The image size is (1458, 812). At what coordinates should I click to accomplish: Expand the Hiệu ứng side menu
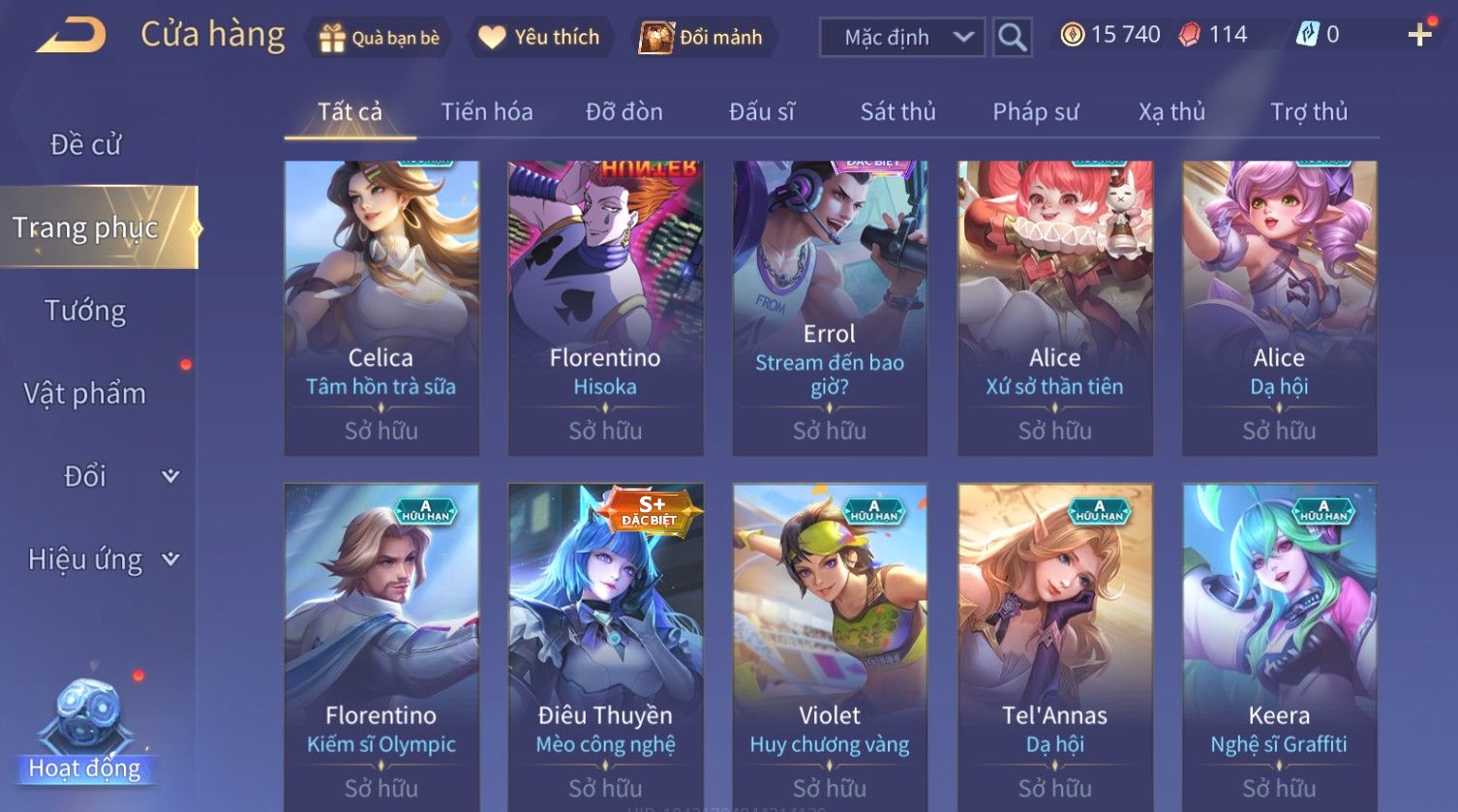coord(102,559)
